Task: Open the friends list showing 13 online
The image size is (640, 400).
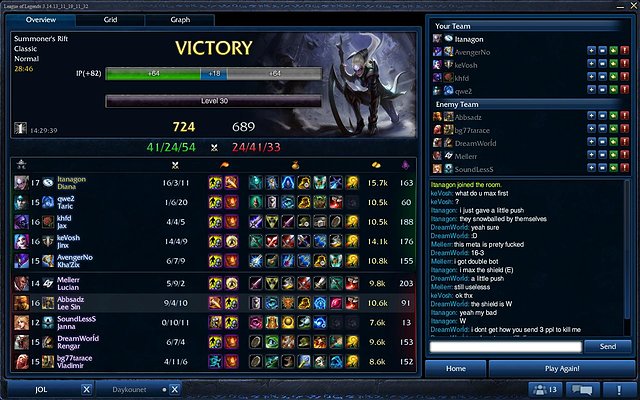Action: 545,389
